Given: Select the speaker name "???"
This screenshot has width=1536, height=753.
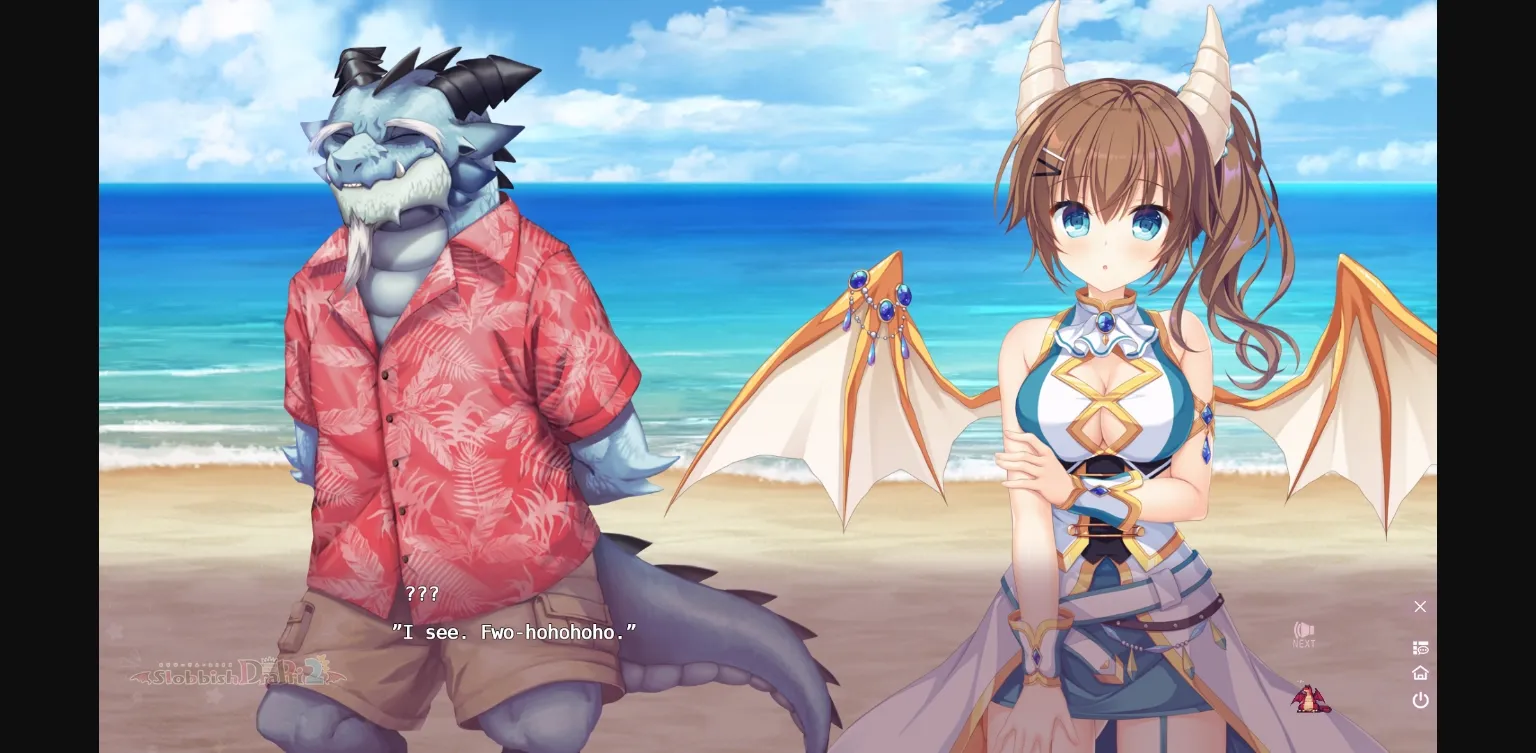Looking at the screenshot, I should pos(421,594).
